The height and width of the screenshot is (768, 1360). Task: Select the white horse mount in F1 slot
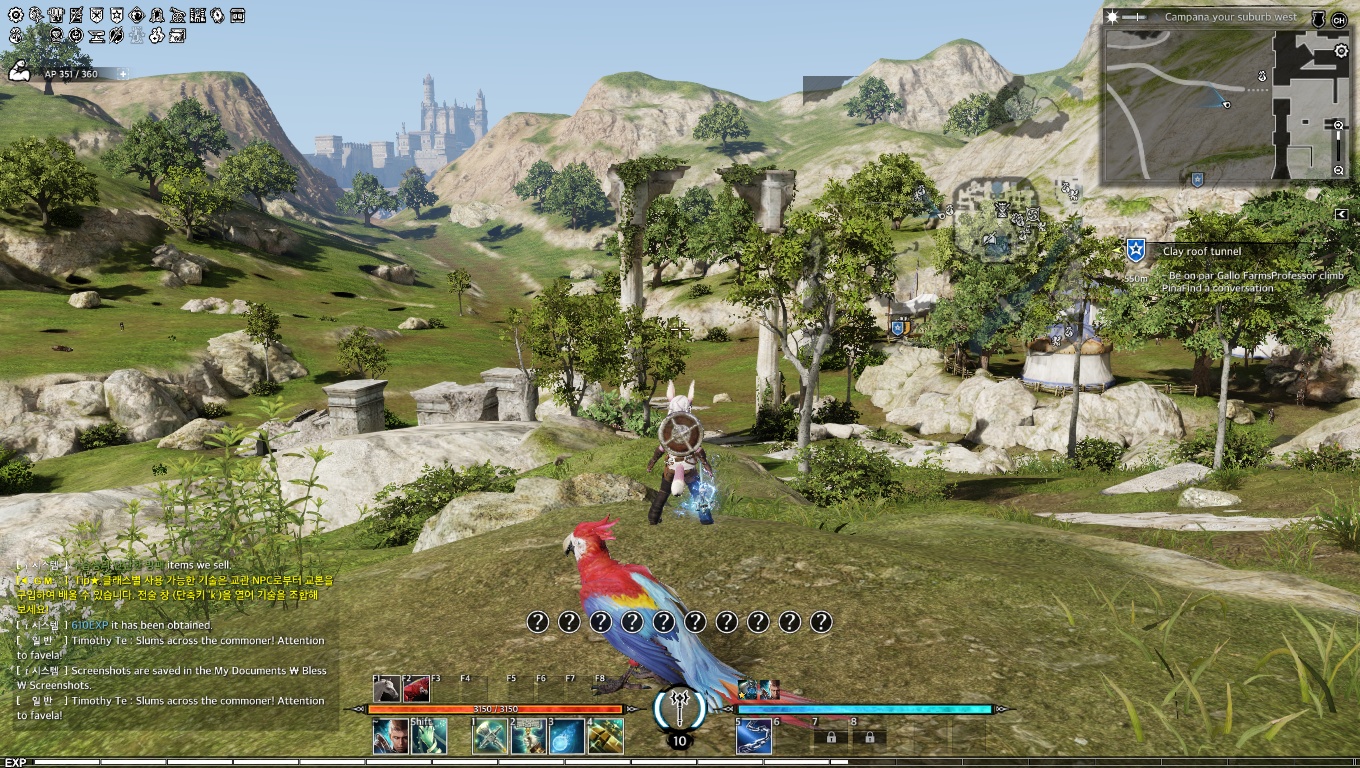pyautogui.click(x=387, y=689)
